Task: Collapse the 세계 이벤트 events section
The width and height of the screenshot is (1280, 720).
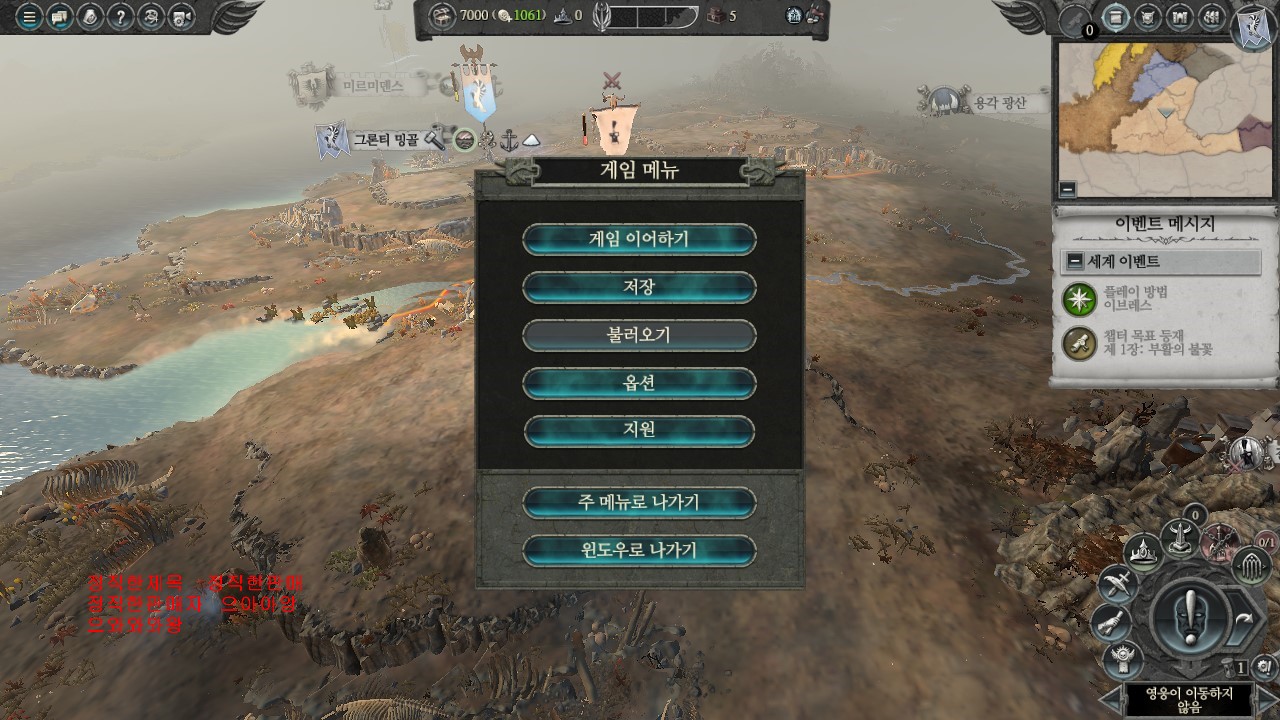Action: [1074, 262]
